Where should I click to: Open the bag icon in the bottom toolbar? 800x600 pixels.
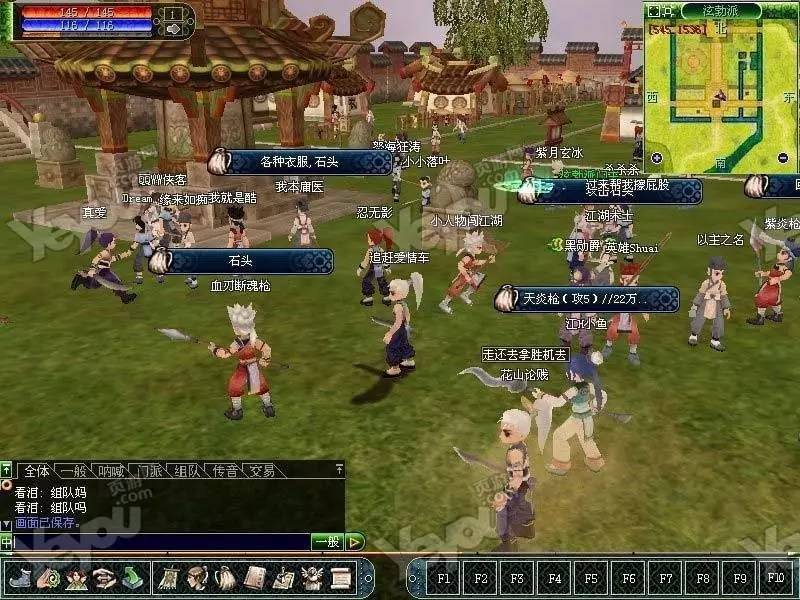pos(226,577)
